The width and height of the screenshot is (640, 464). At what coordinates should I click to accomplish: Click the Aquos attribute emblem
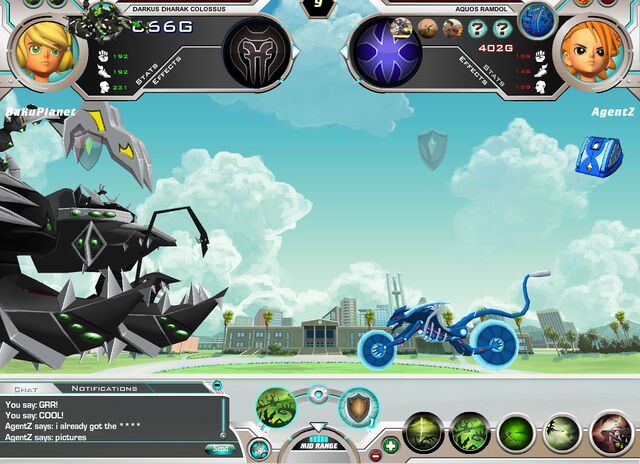(387, 51)
